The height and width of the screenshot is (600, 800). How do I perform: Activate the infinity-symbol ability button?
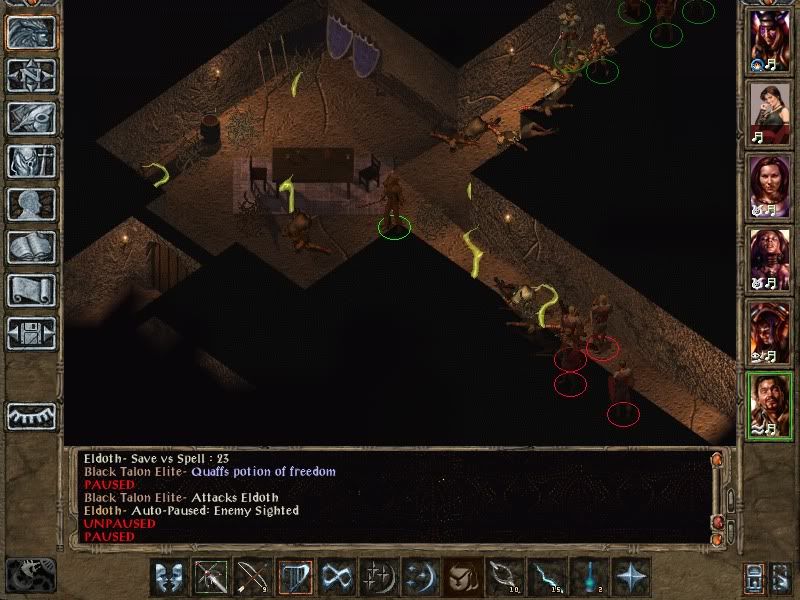338,577
